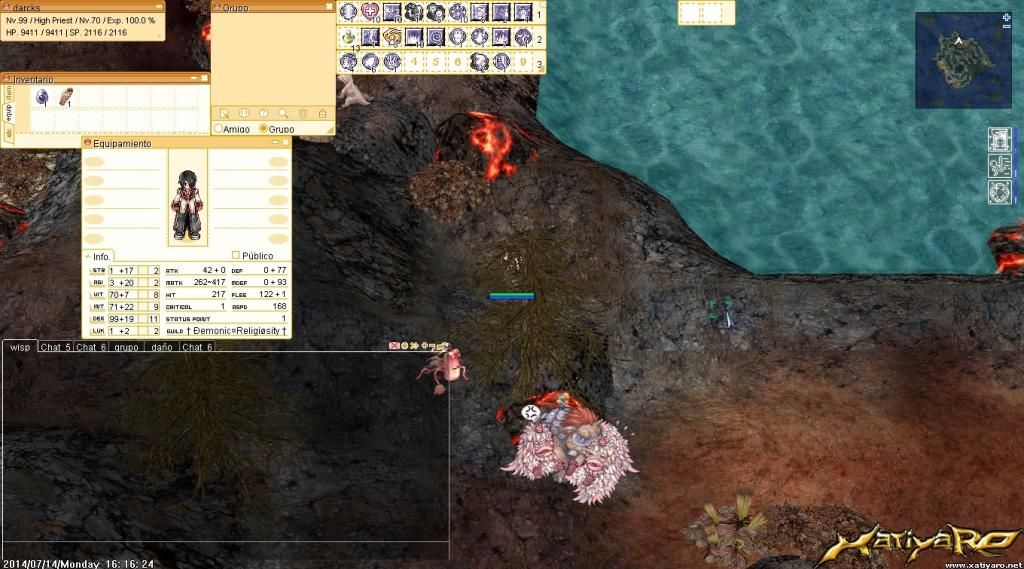Select the Amigo radio option
The height and width of the screenshot is (569, 1024).
click(219, 129)
